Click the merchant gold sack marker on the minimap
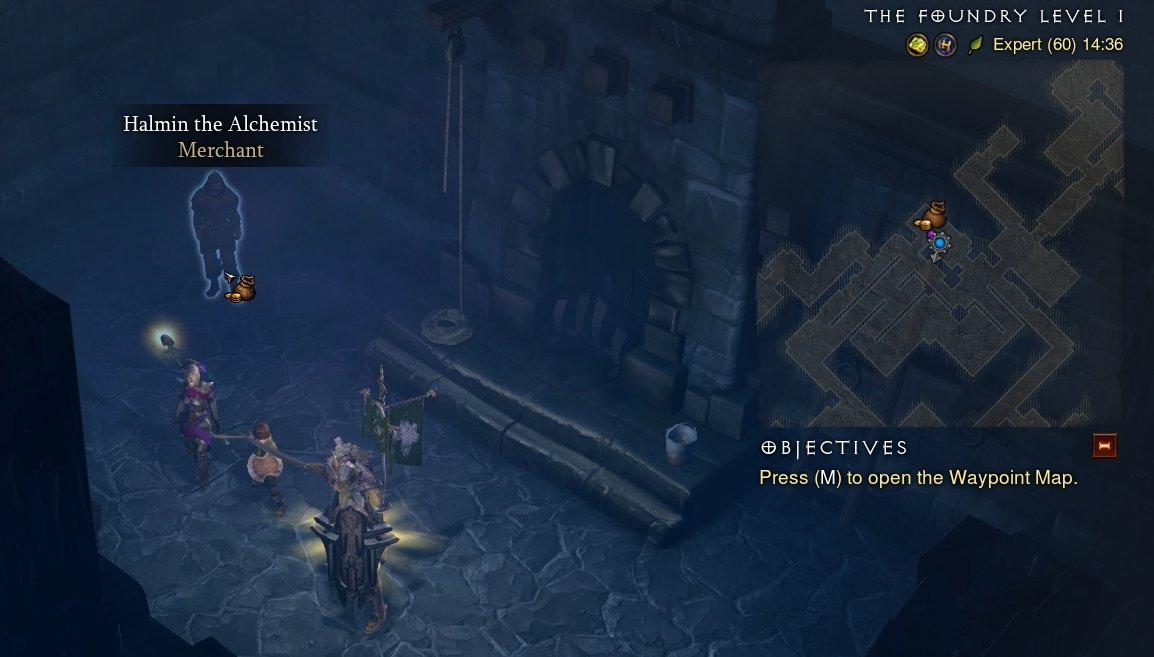Image resolution: width=1154 pixels, height=657 pixels. pos(934,214)
